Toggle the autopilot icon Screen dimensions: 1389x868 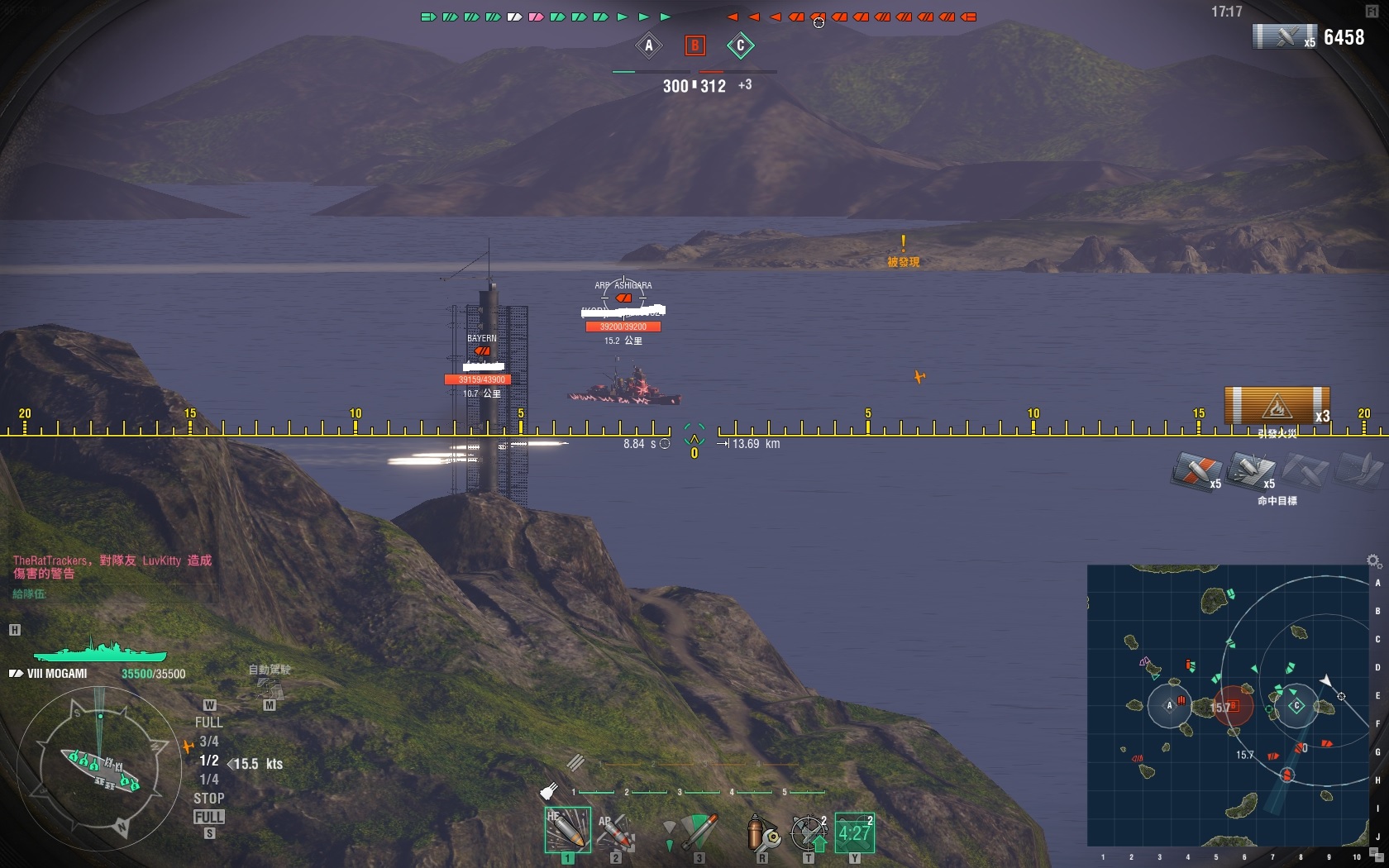pos(270,686)
